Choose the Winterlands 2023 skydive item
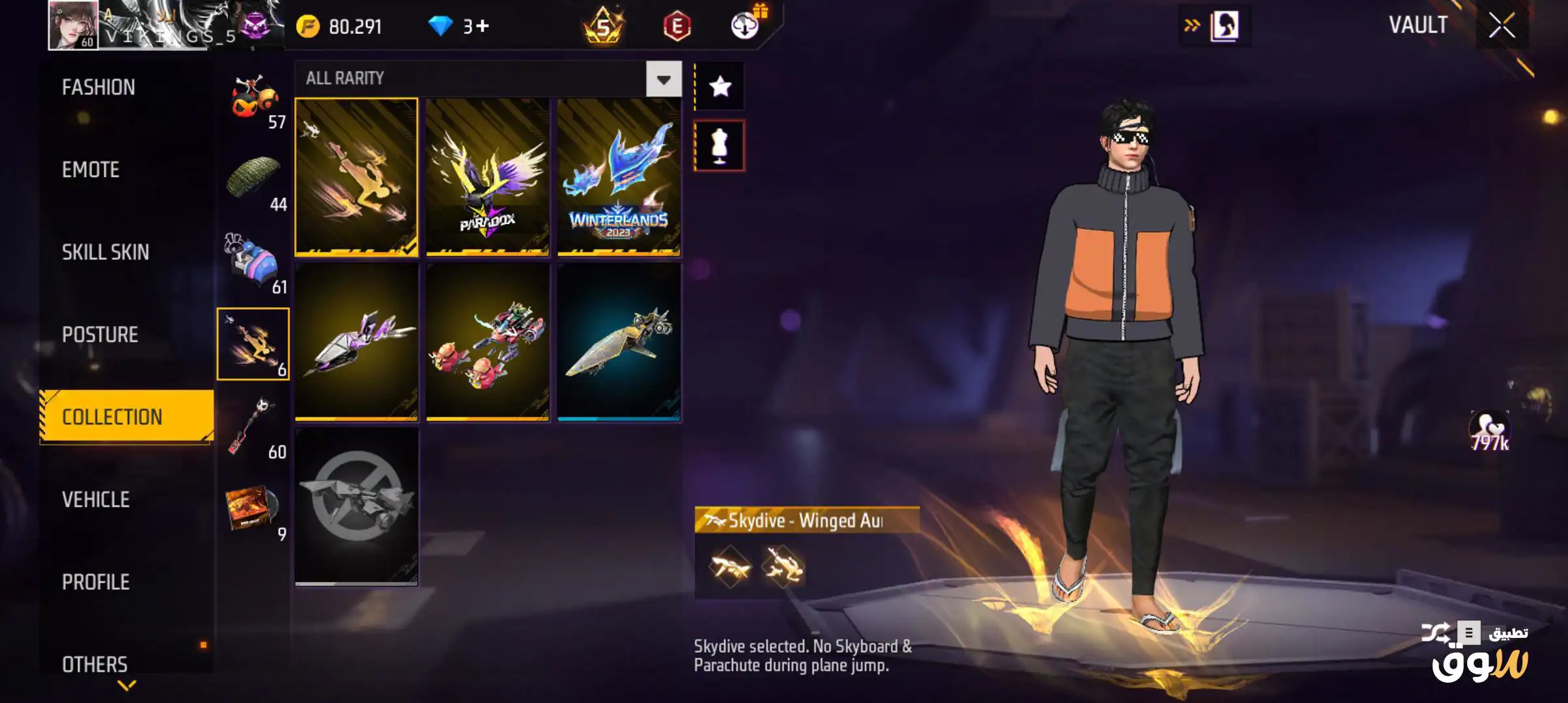The width and height of the screenshot is (1568, 703). [x=619, y=176]
